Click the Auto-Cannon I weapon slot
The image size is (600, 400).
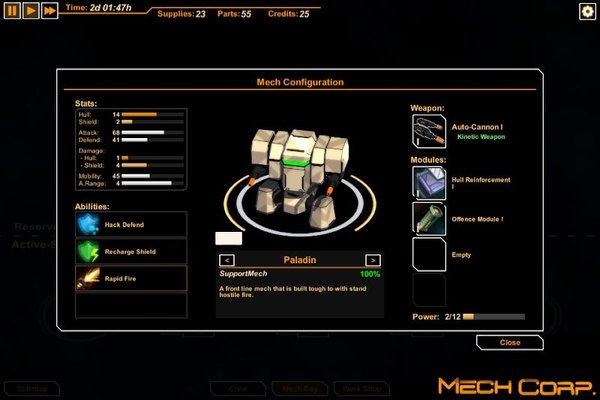click(429, 132)
